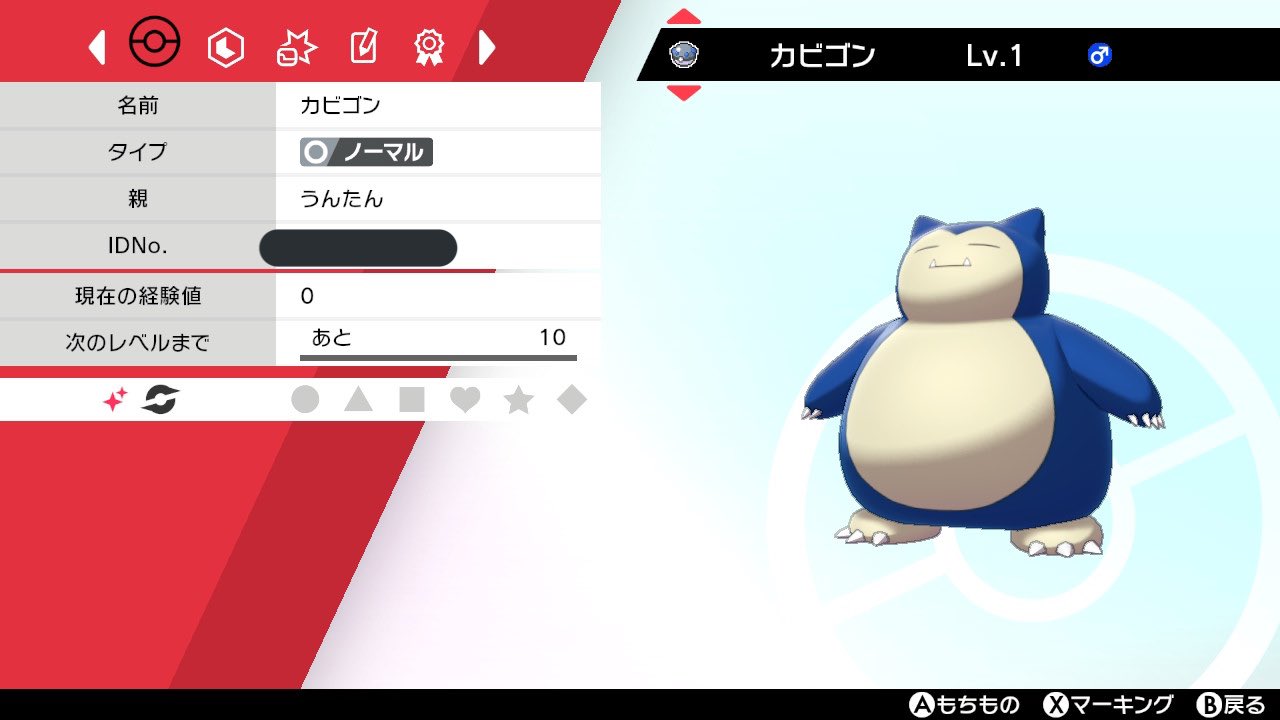Switch to the summary Poké Ball tab
Image resolution: width=1280 pixels, height=720 pixels.
coord(154,43)
